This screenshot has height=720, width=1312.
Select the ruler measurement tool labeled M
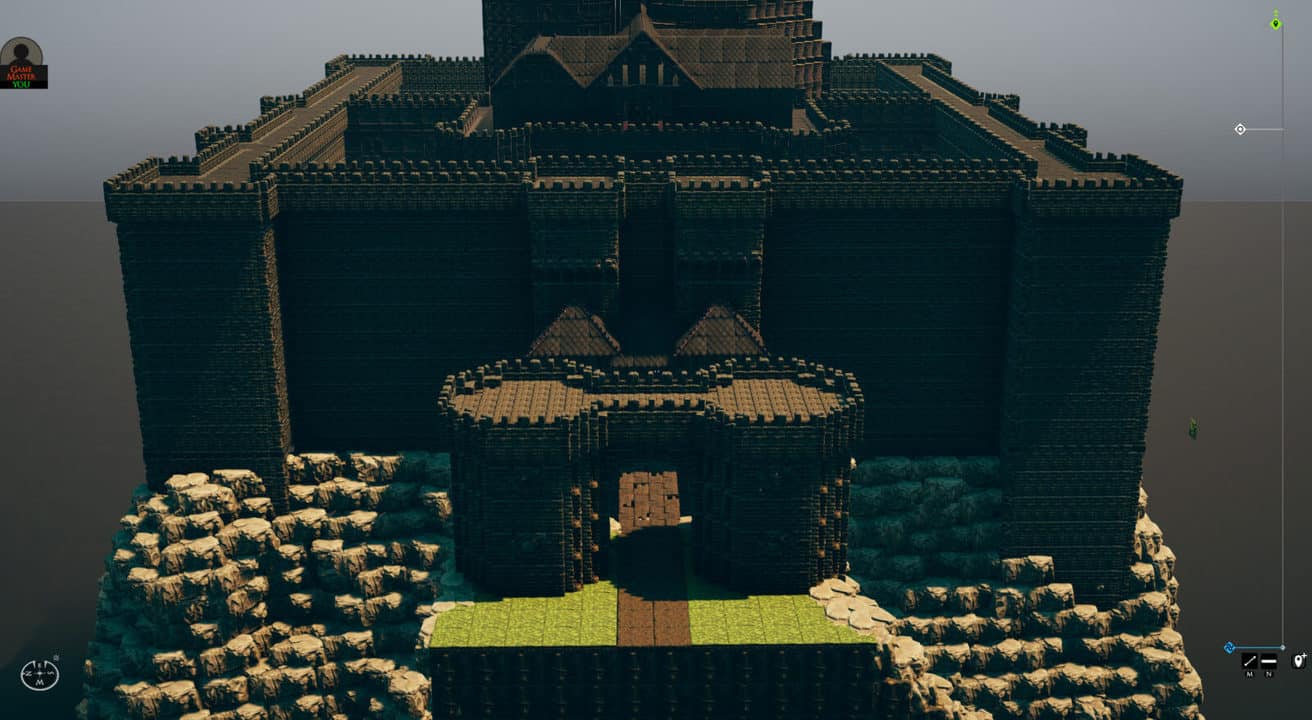[x=1250, y=661]
